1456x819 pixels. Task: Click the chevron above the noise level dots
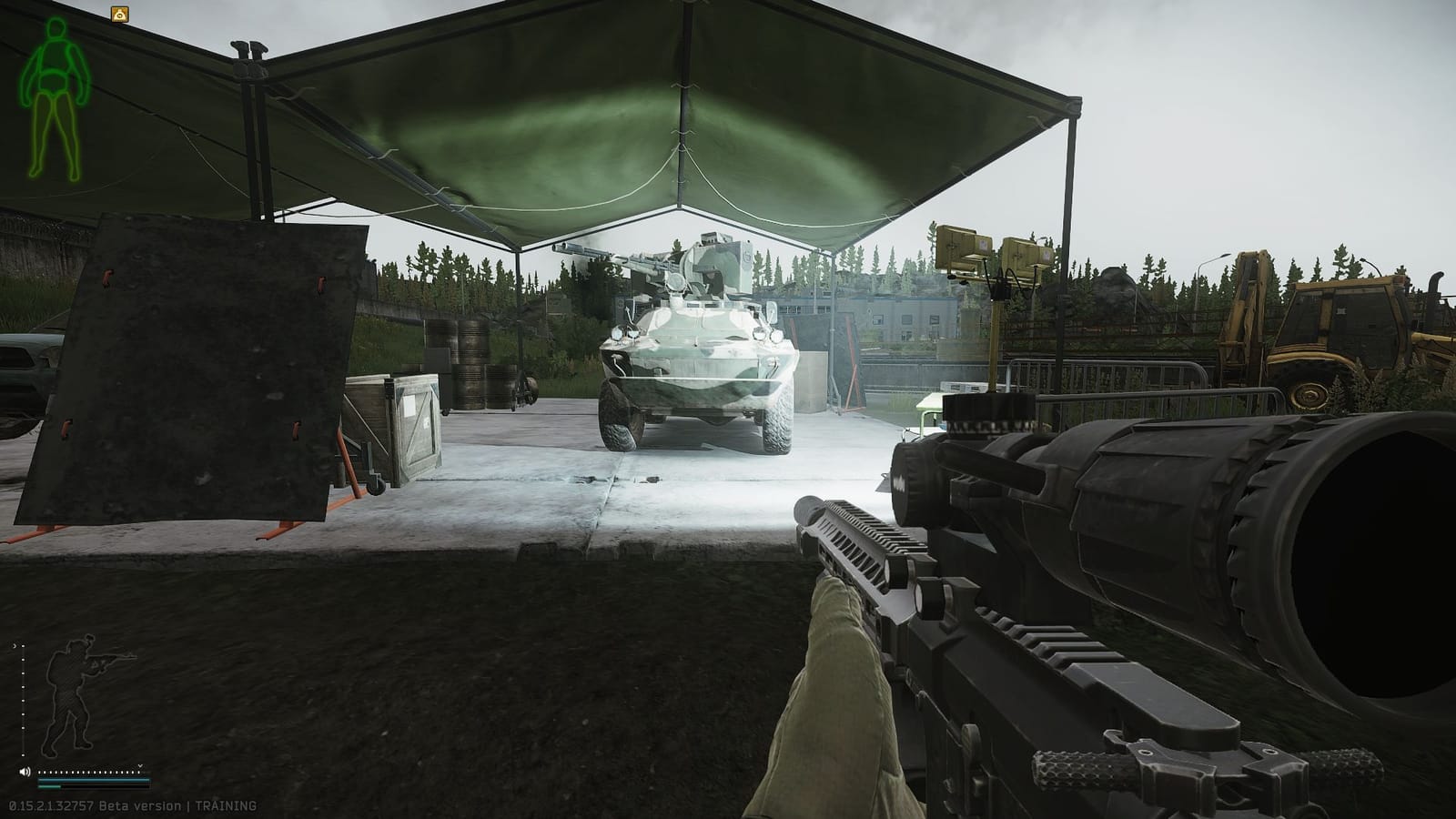[140, 765]
